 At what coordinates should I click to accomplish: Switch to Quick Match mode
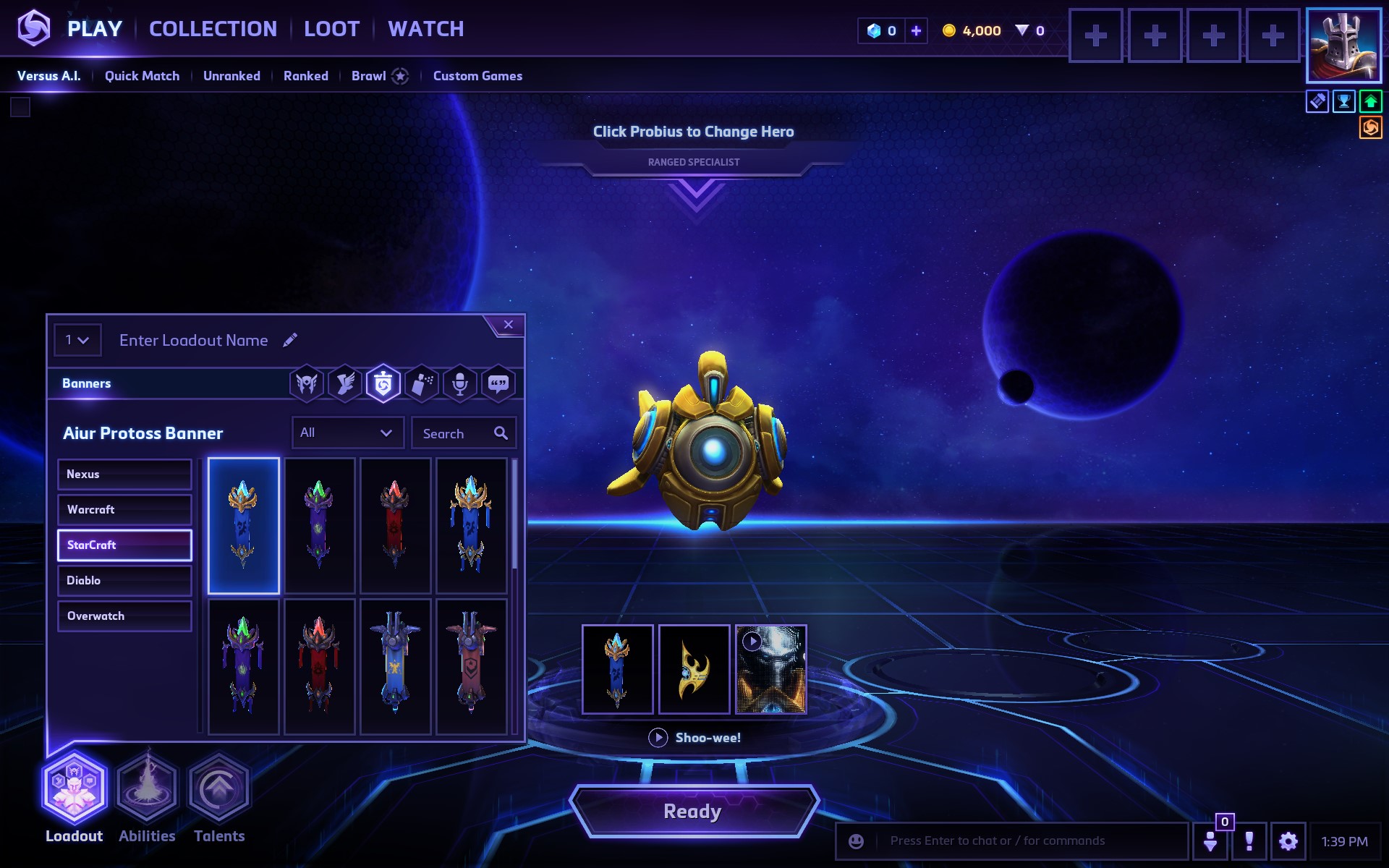point(142,76)
